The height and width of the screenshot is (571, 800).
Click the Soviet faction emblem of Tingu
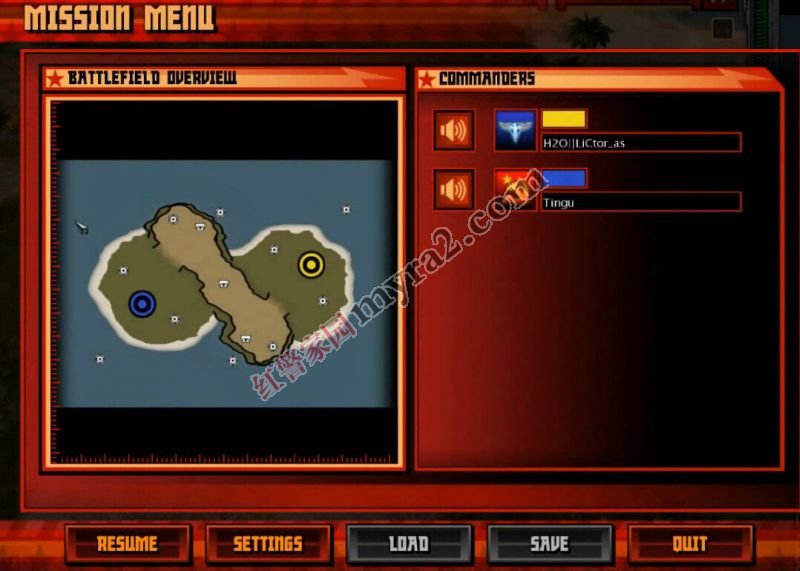[516, 188]
